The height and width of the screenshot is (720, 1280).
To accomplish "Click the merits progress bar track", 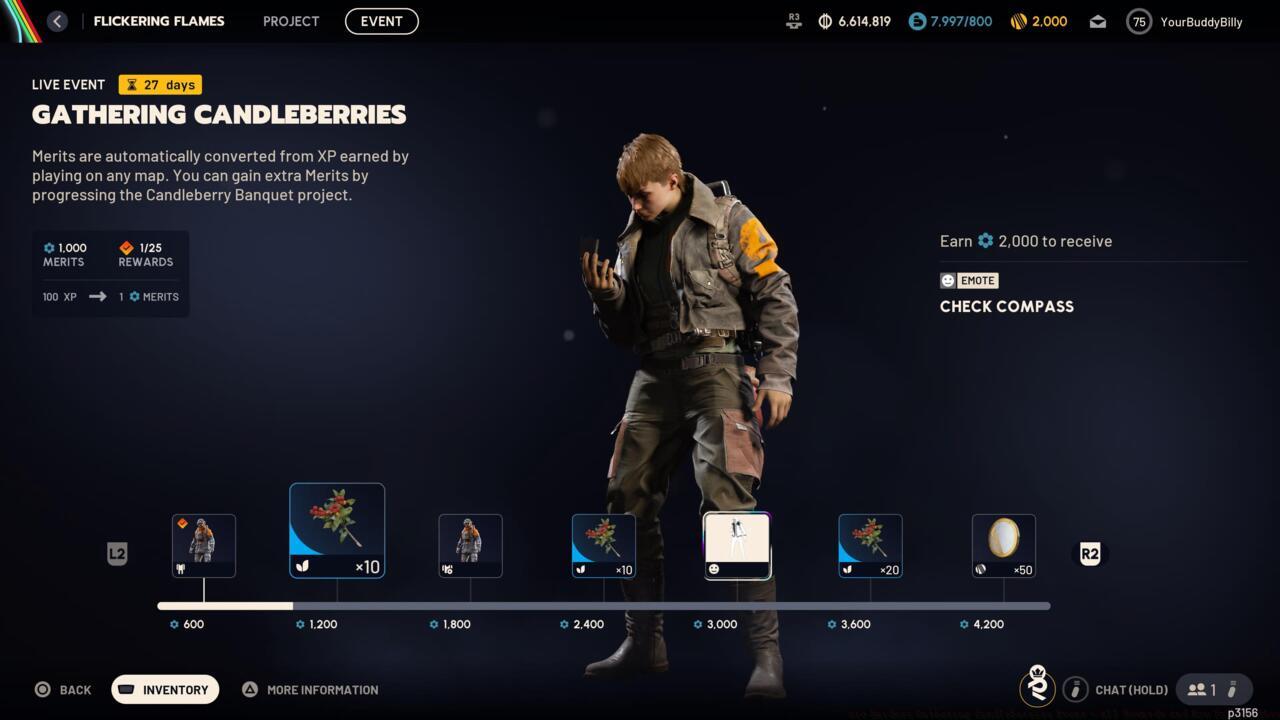I will (603, 606).
